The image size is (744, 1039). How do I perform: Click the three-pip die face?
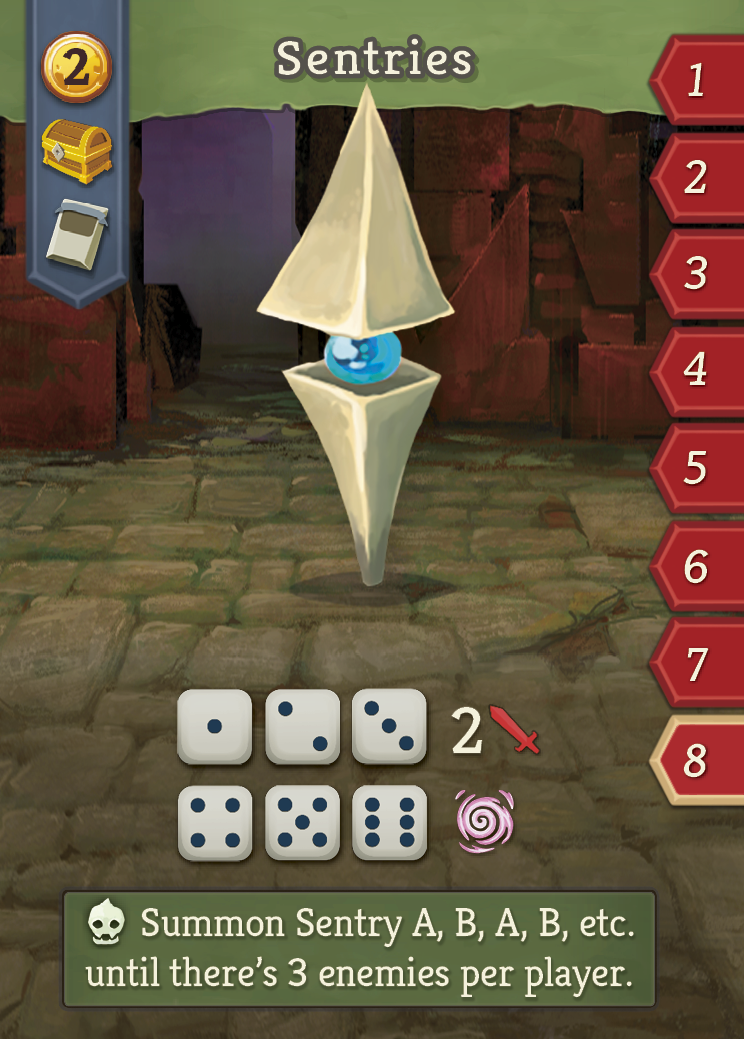pos(389,727)
